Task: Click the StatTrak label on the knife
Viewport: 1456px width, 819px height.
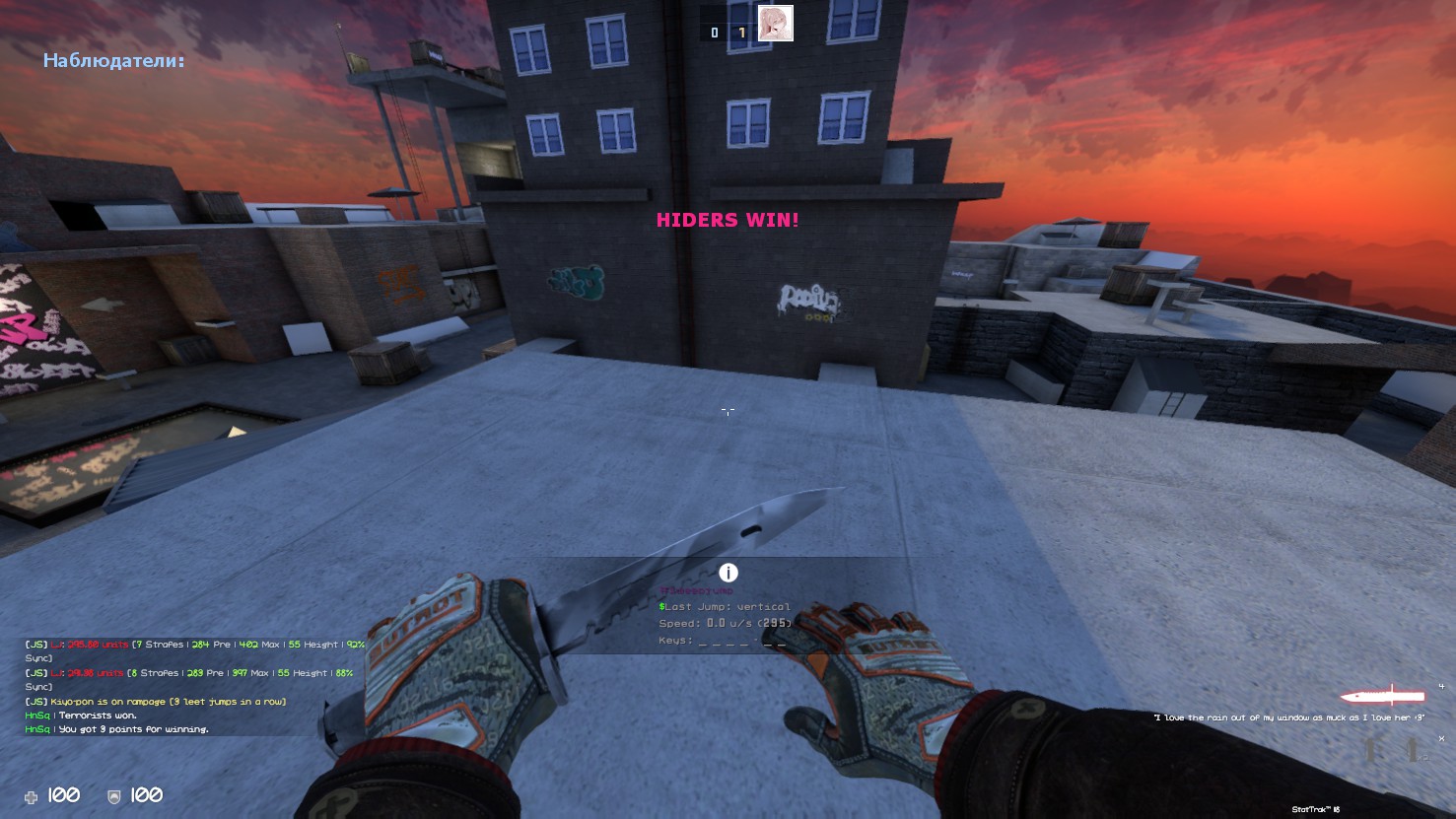Action: pyautogui.click(x=1314, y=808)
